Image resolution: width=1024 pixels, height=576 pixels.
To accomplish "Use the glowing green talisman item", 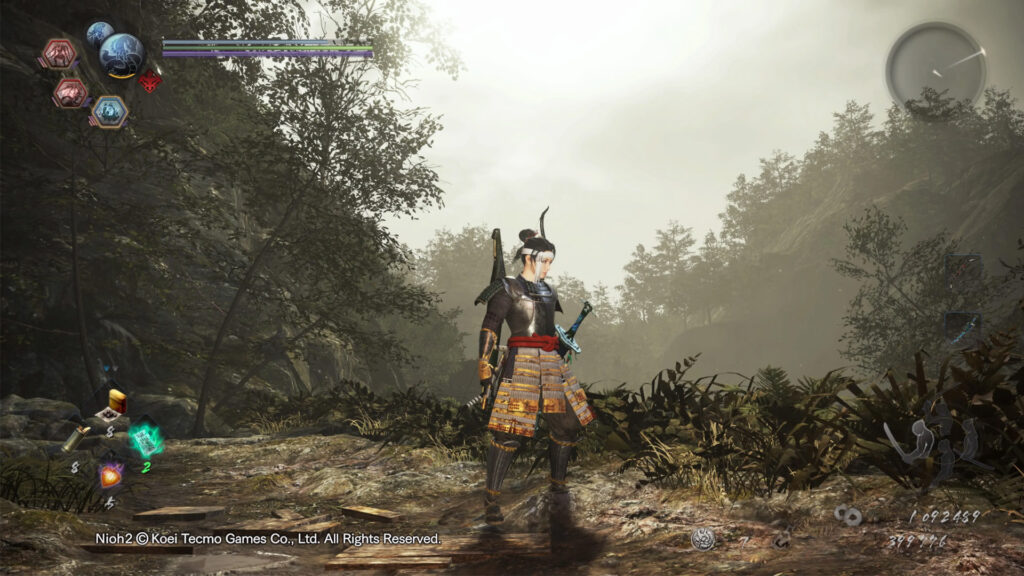I will 145,439.
